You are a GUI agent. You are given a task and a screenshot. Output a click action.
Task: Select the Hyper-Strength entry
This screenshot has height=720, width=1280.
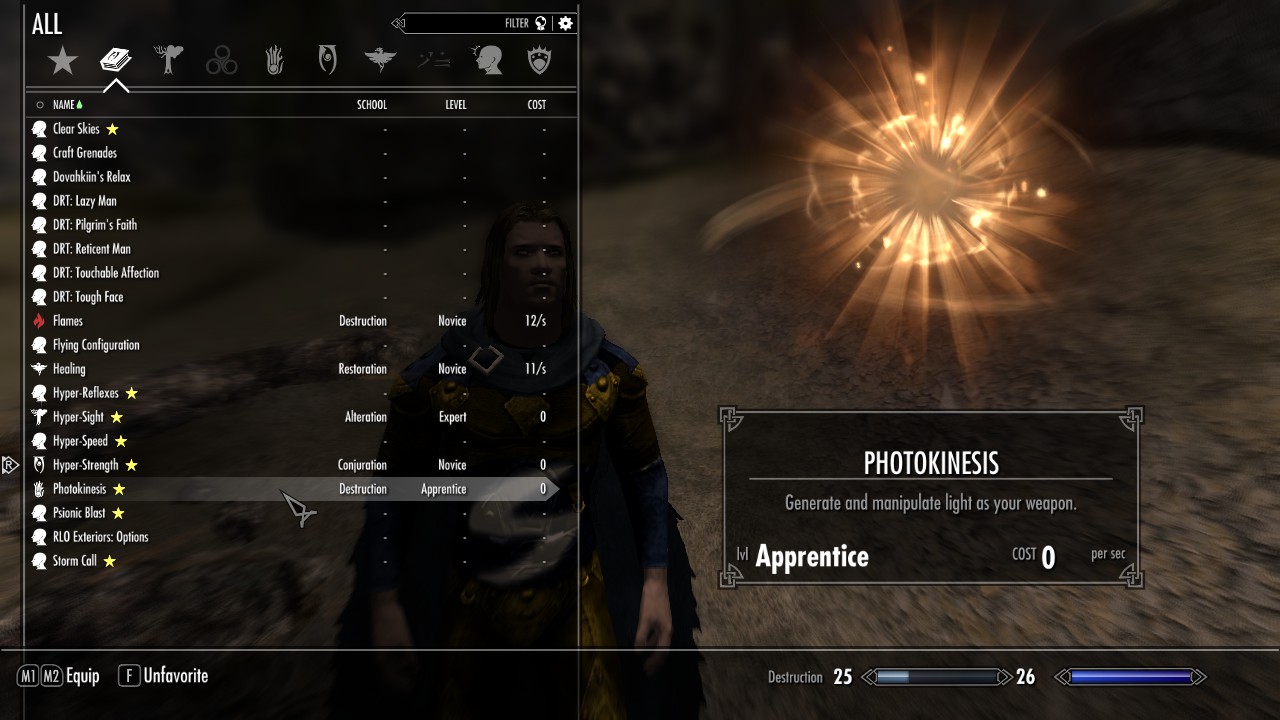pos(85,465)
